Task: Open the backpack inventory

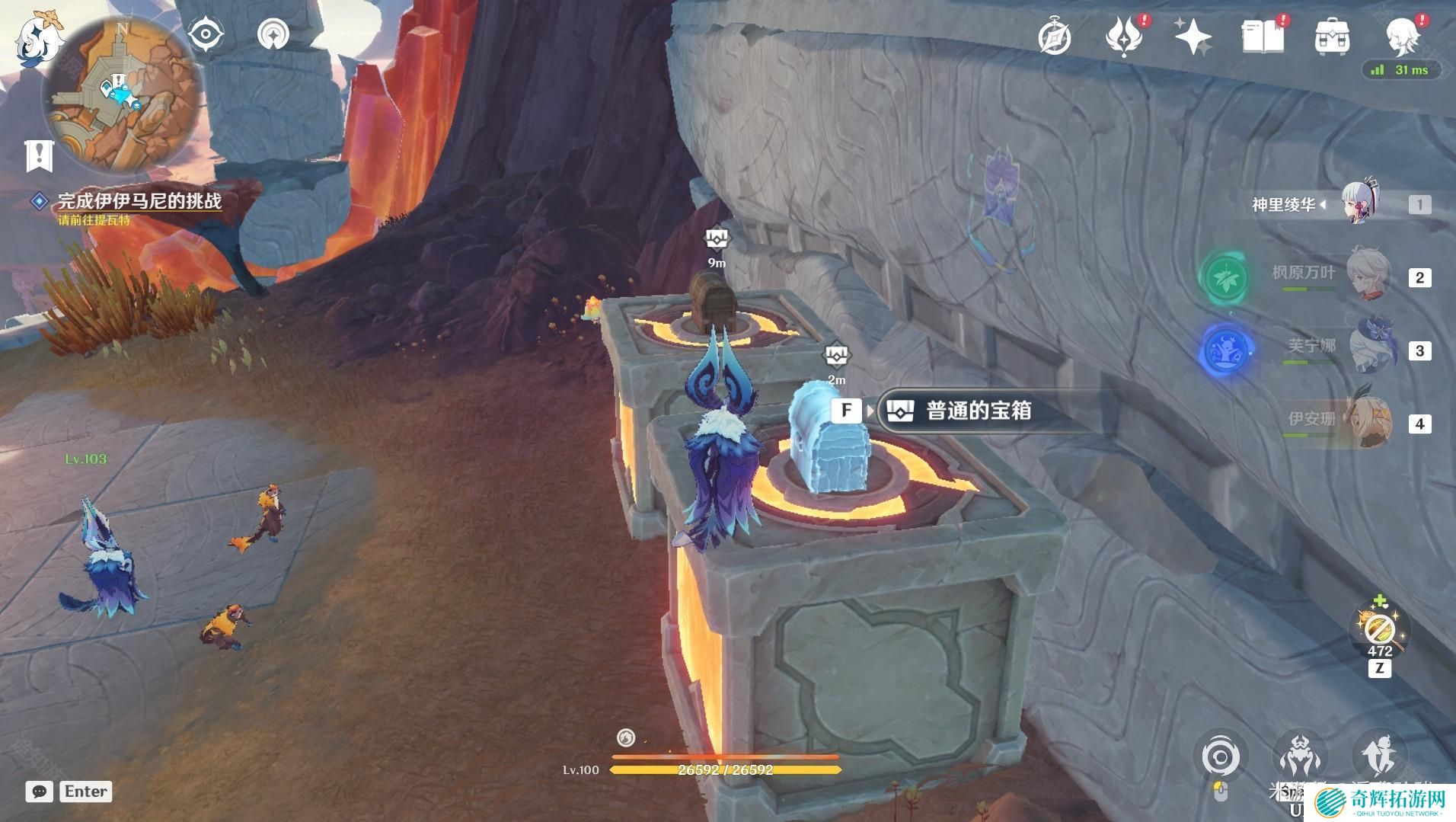Action: pos(1332,37)
